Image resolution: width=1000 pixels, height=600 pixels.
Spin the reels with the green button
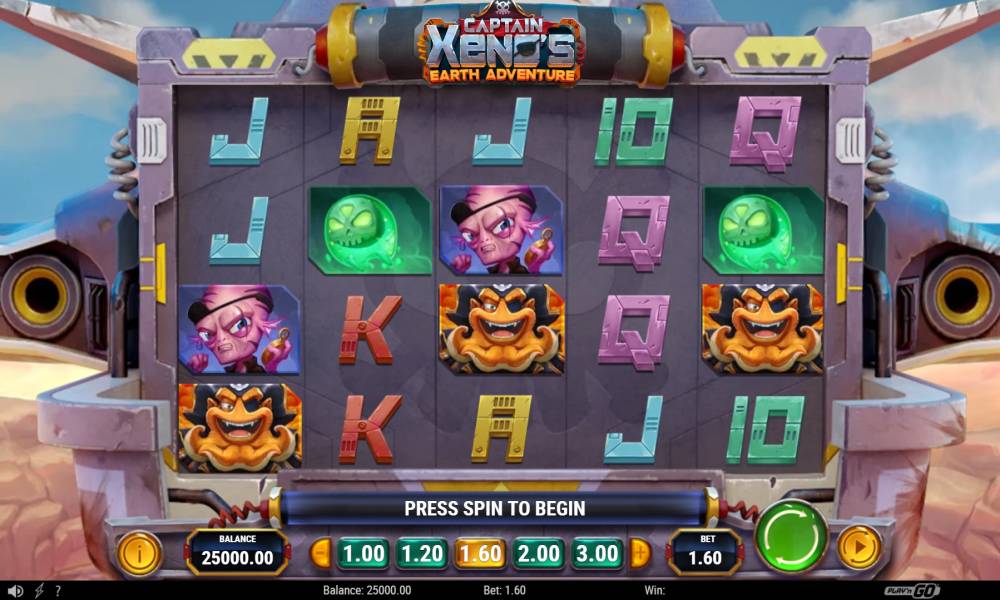pyautogui.click(x=790, y=536)
